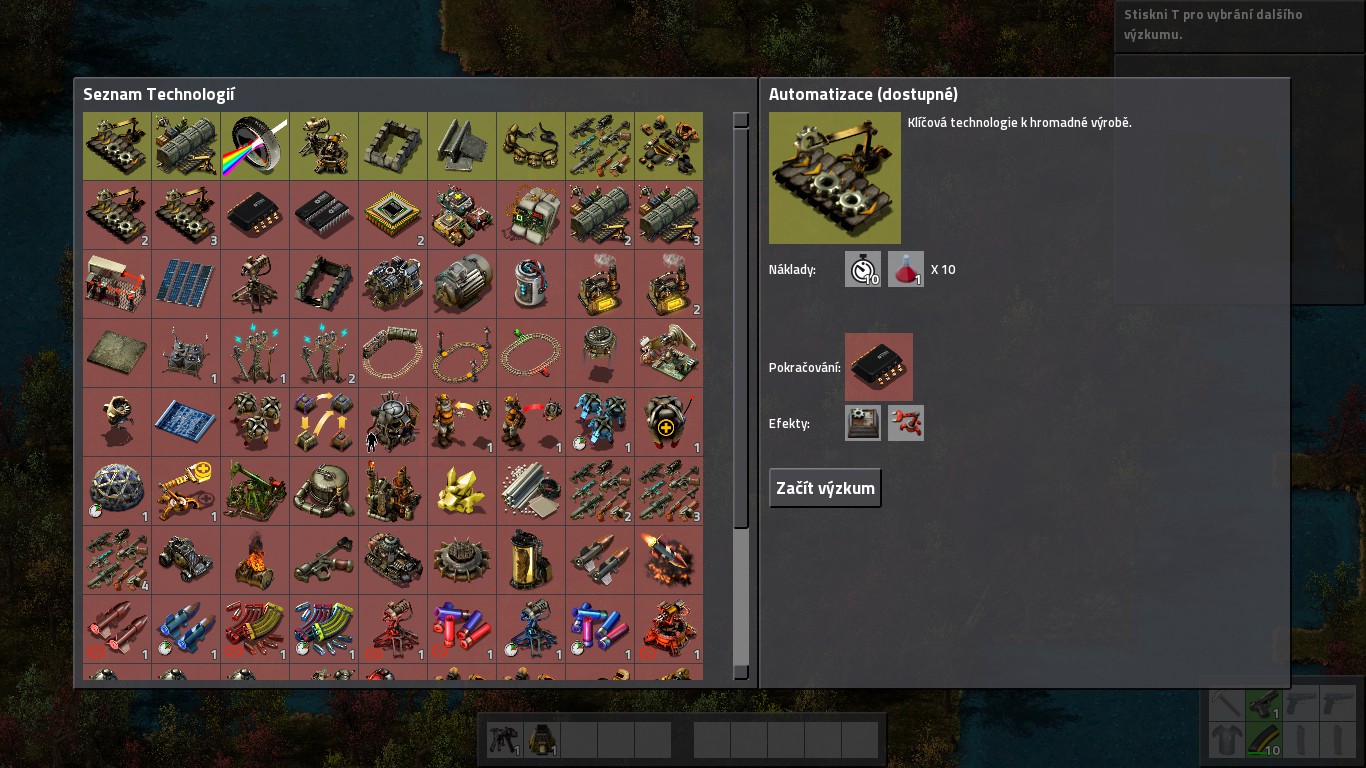Click the red inserter effect icon

click(x=906, y=423)
